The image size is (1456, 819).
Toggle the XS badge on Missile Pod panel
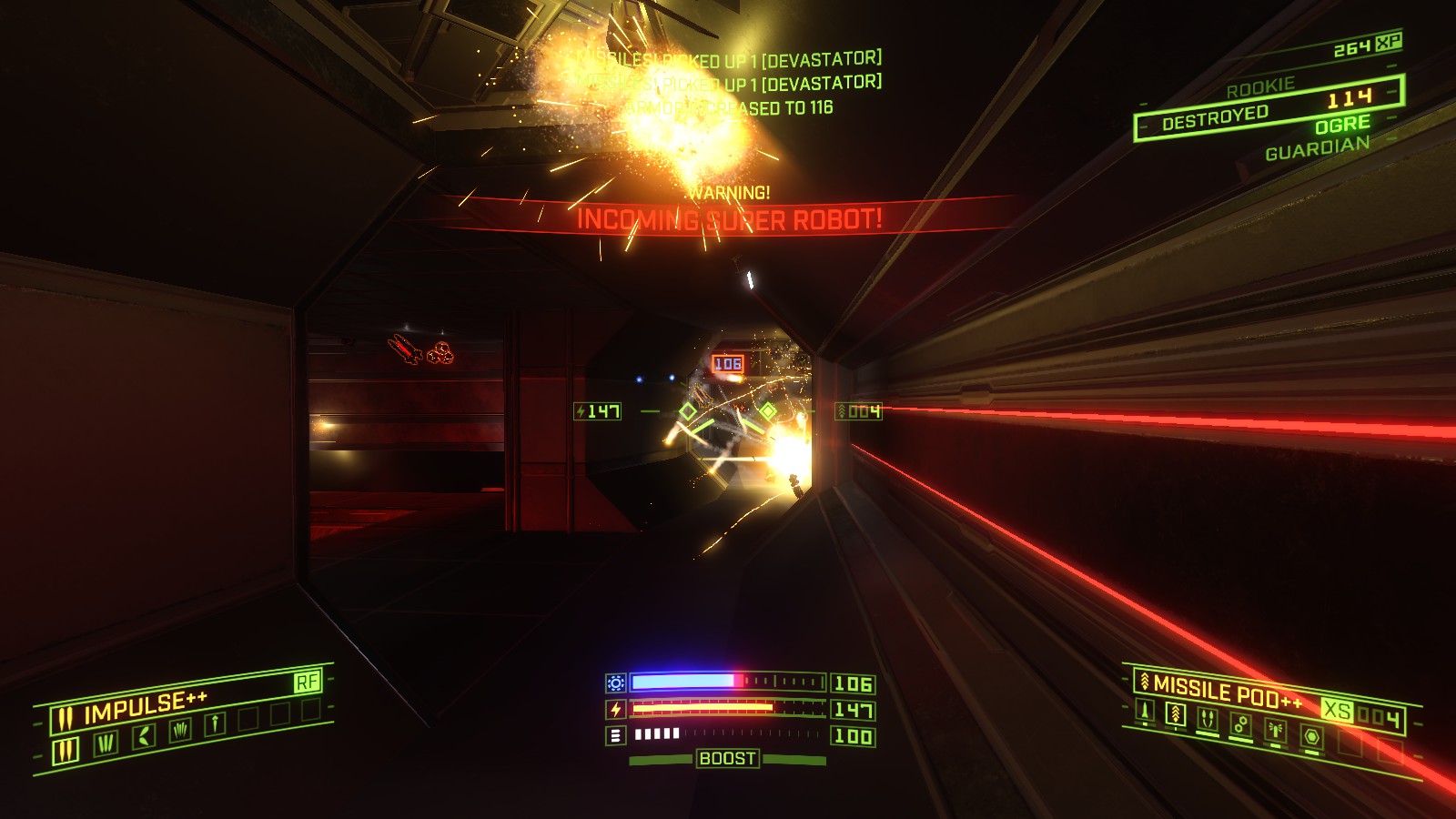pyautogui.click(x=1336, y=710)
